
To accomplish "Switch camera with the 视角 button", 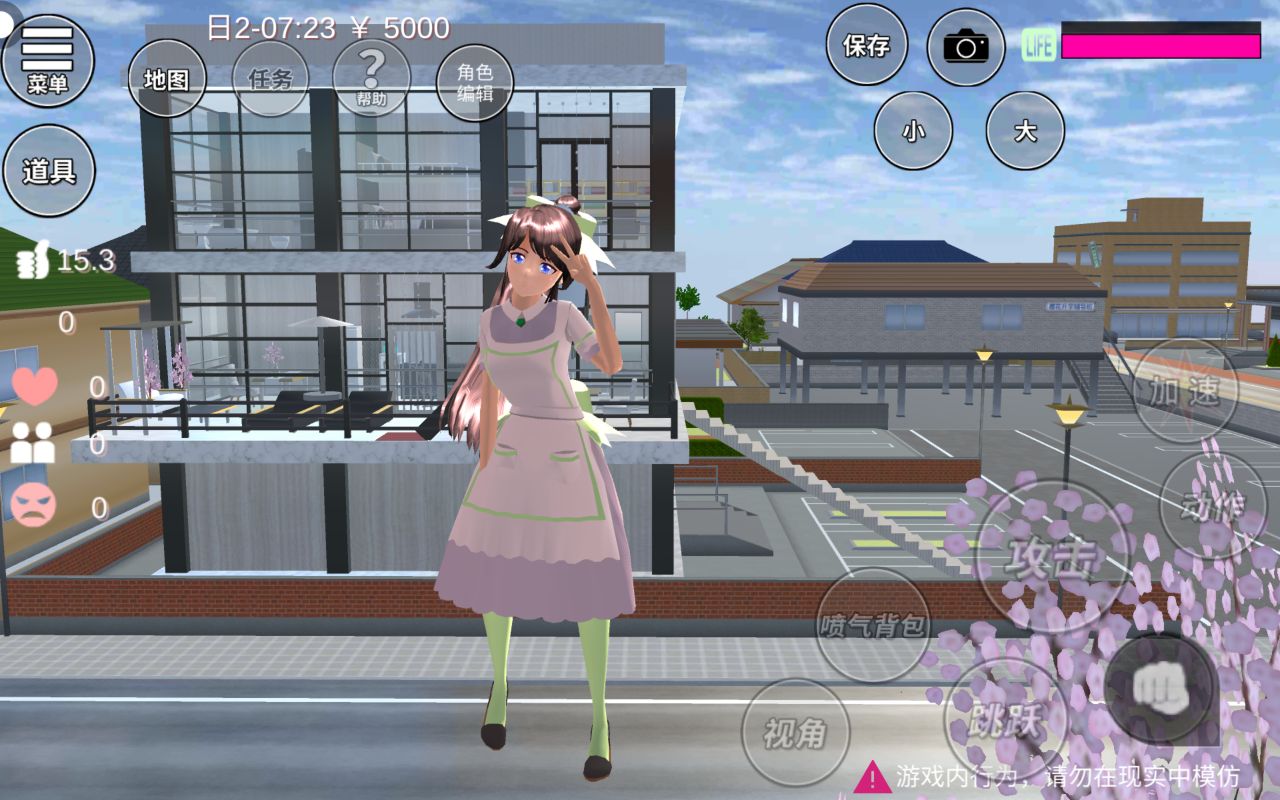I will pyautogui.click(x=795, y=733).
